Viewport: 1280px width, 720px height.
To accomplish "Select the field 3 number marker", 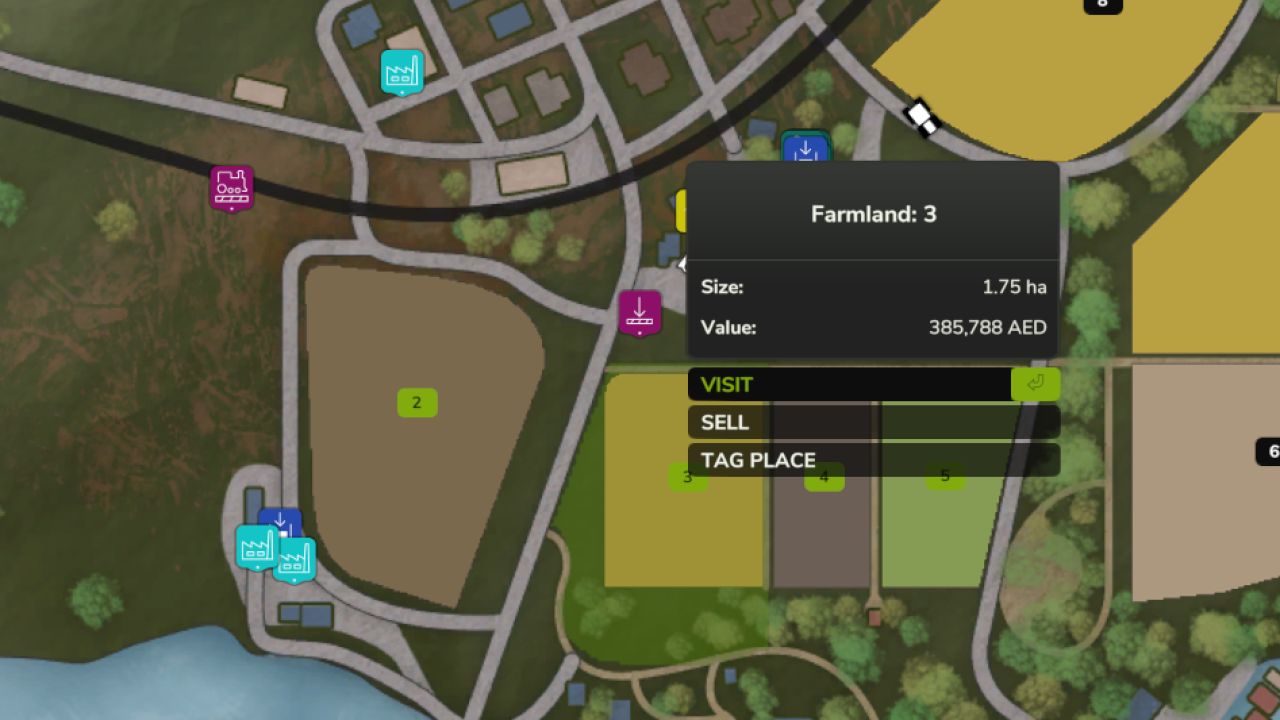I will click(x=687, y=478).
